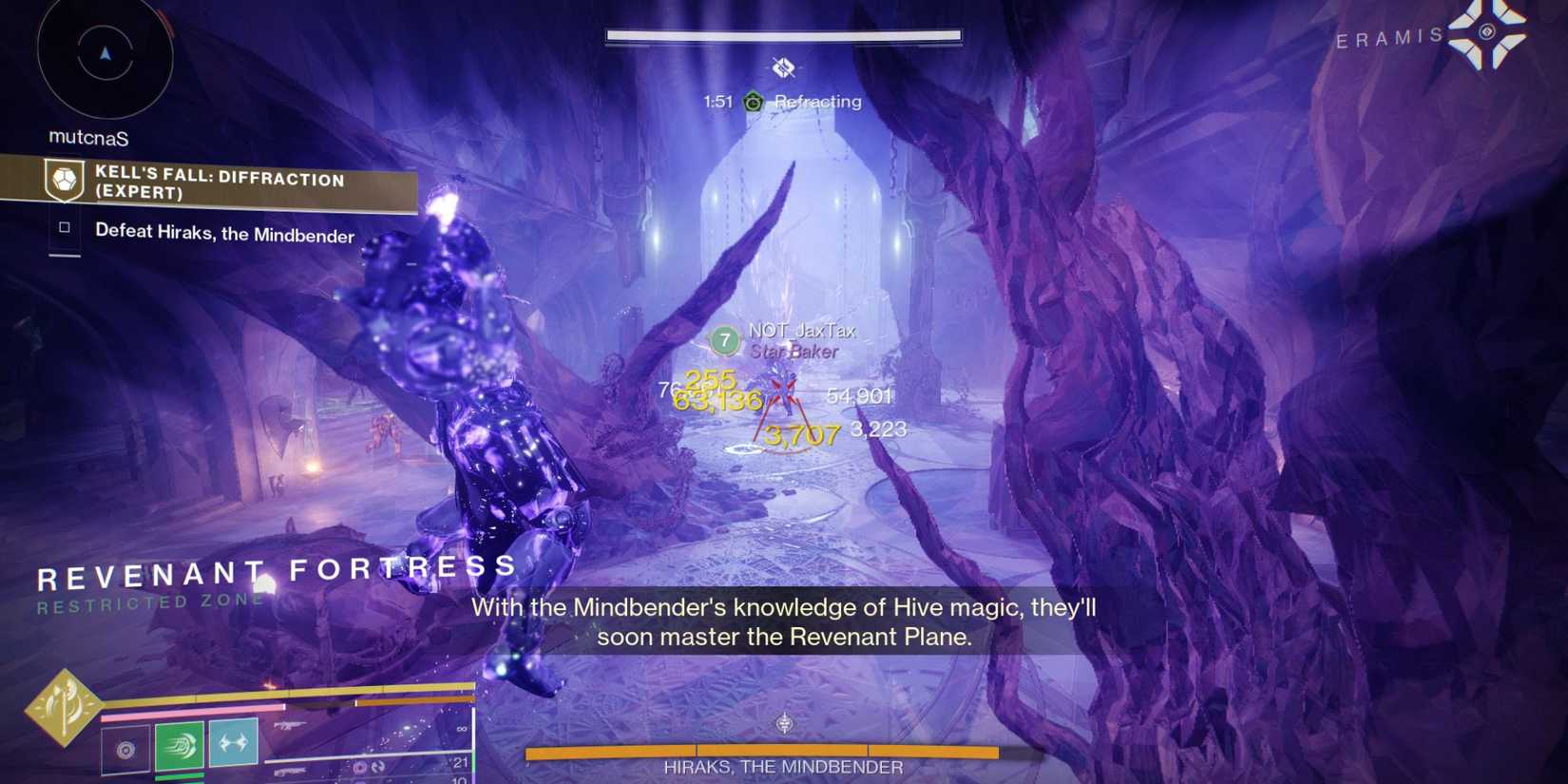Click the class ability dot icon

[125, 748]
